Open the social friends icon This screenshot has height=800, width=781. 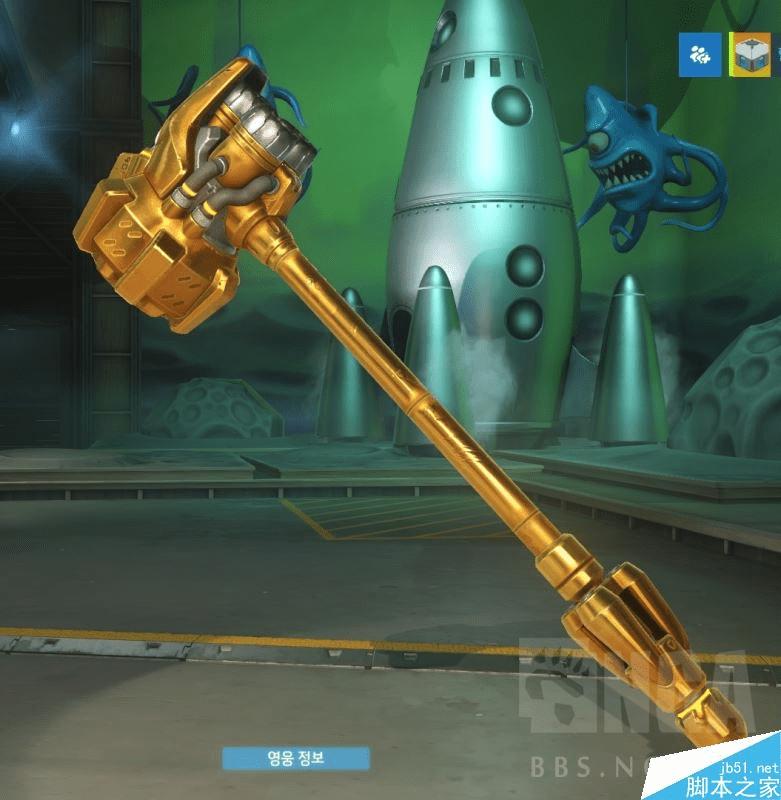(x=701, y=55)
